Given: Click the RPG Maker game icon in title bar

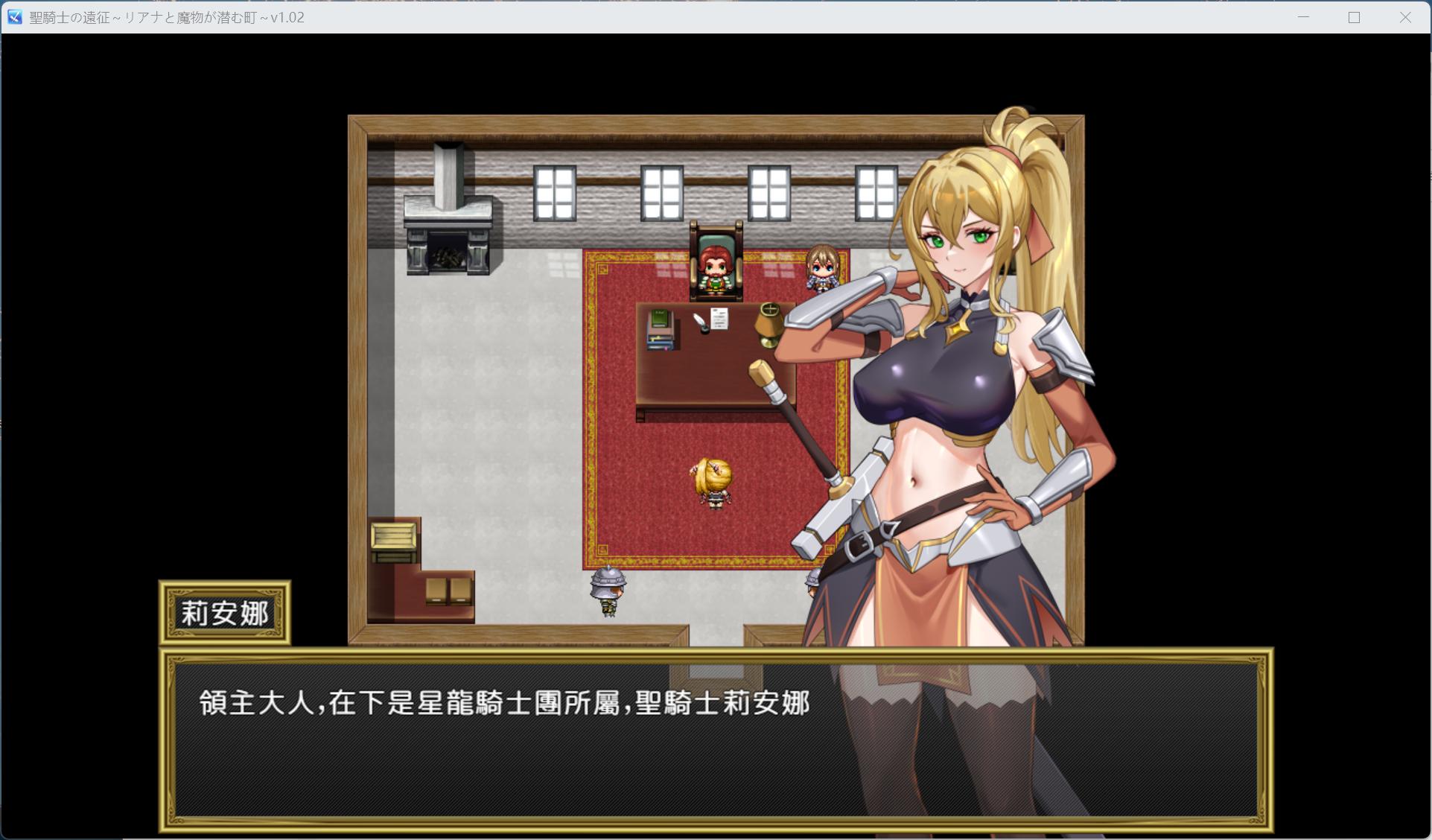Looking at the screenshot, I should [x=13, y=17].
